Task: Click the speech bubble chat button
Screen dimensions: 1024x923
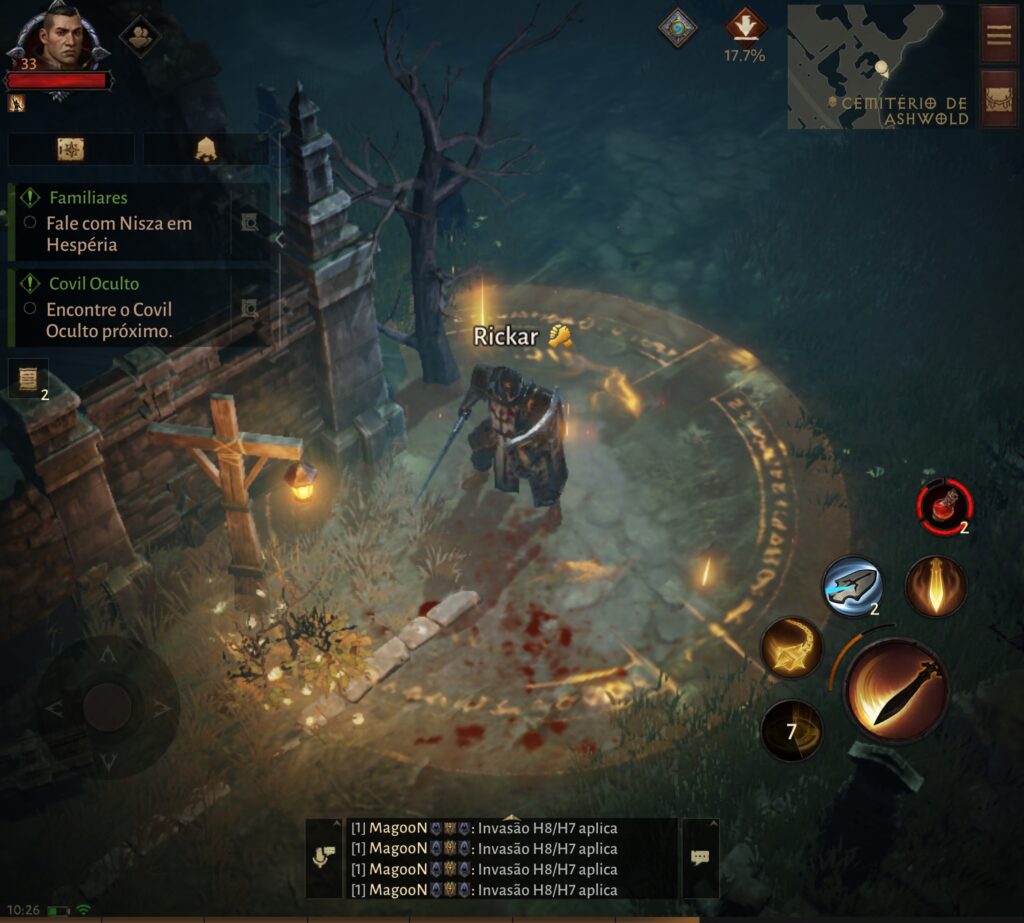Action: pyautogui.click(x=700, y=858)
